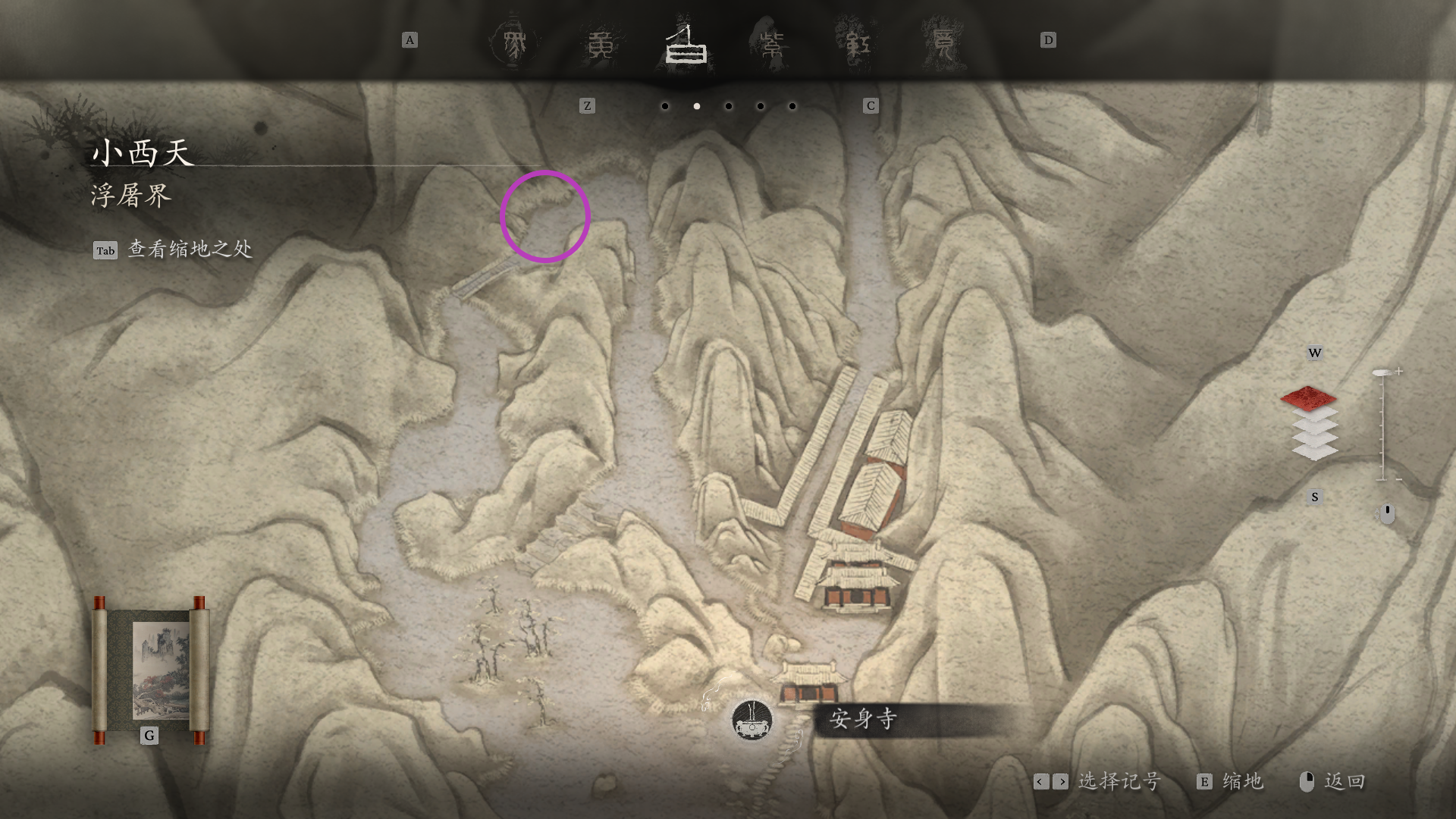This screenshot has height=819, width=1456.
Task: Jump to the last area page dot
Action: 792,106
